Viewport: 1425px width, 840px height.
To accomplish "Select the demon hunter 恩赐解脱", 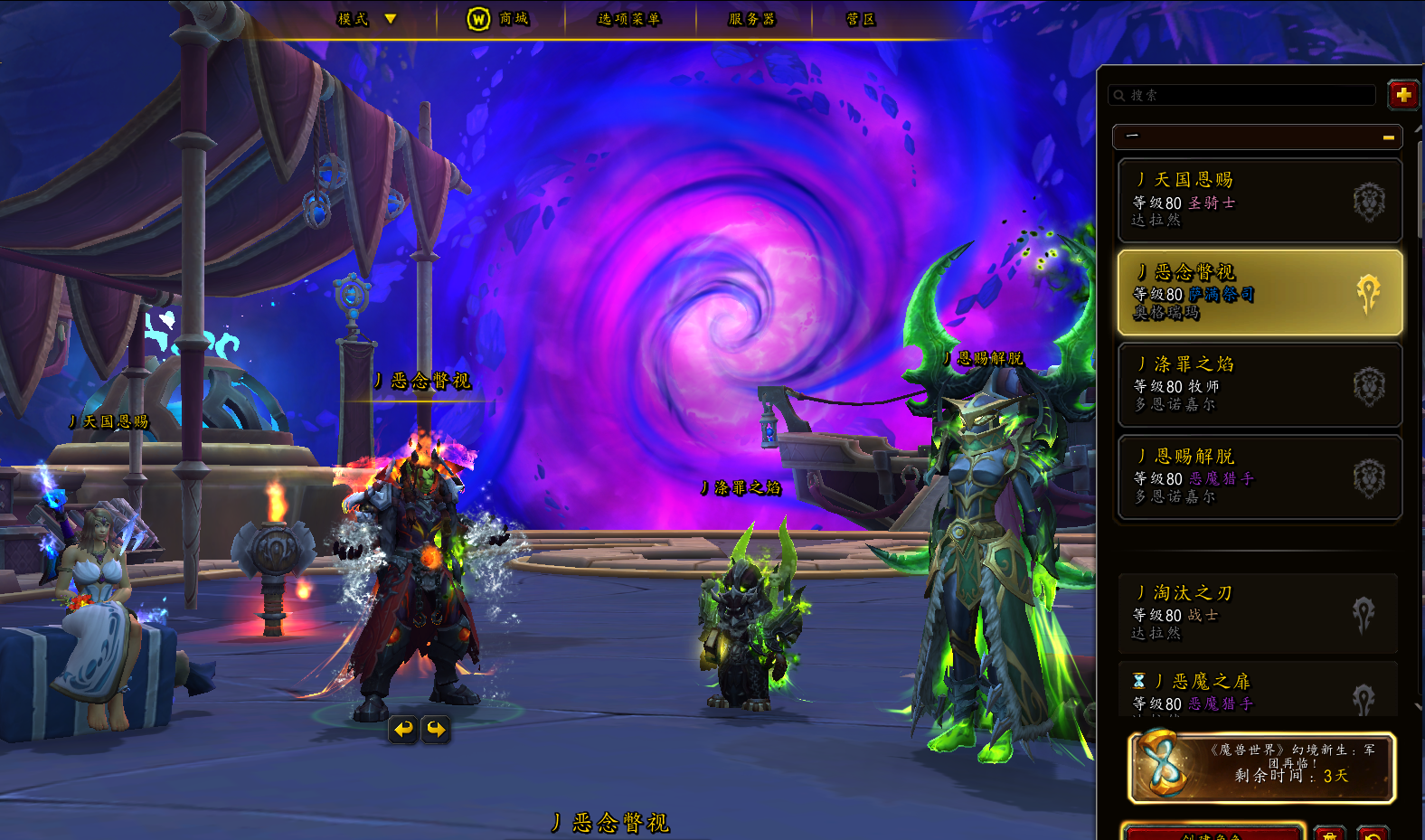I will tap(1260, 477).
